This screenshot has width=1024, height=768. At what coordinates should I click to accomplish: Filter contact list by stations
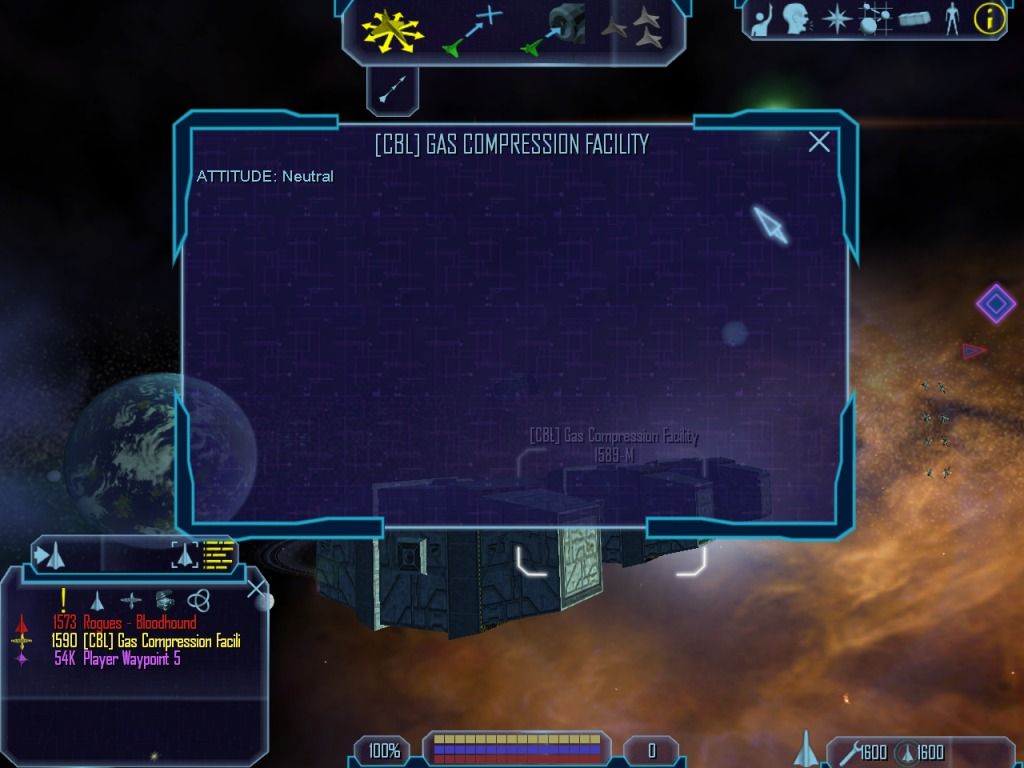[131, 600]
